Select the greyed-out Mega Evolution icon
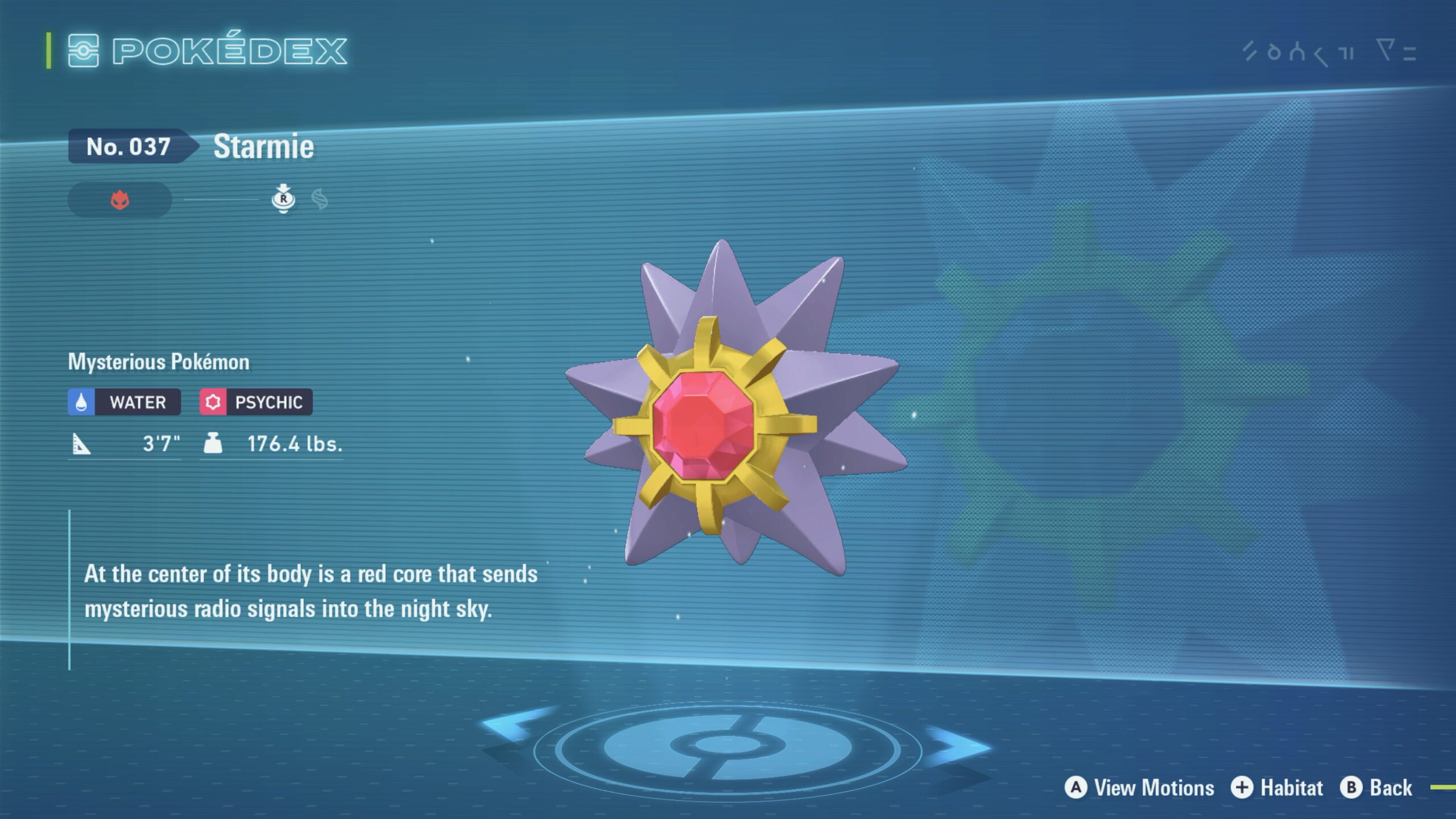This screenshot has width=1456, height=819. point(320,200)
